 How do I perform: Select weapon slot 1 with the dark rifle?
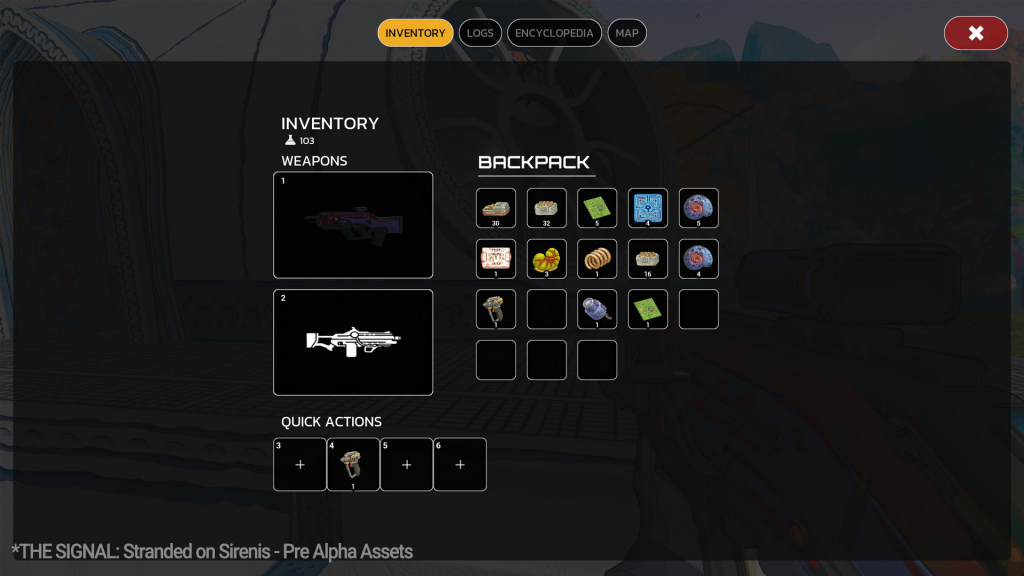[x=353, y=225]
